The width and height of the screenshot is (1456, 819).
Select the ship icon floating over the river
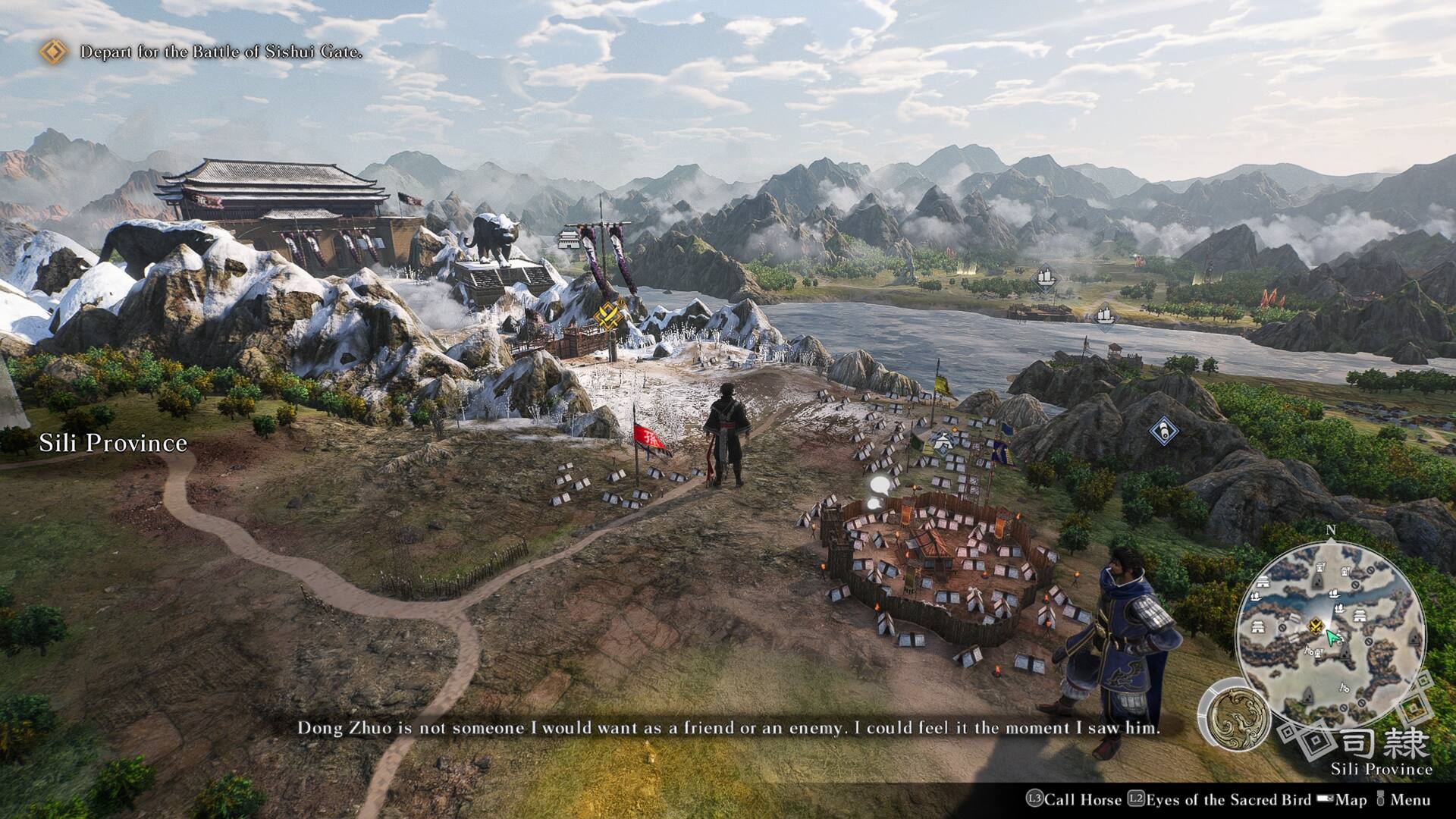point(1046,278)
